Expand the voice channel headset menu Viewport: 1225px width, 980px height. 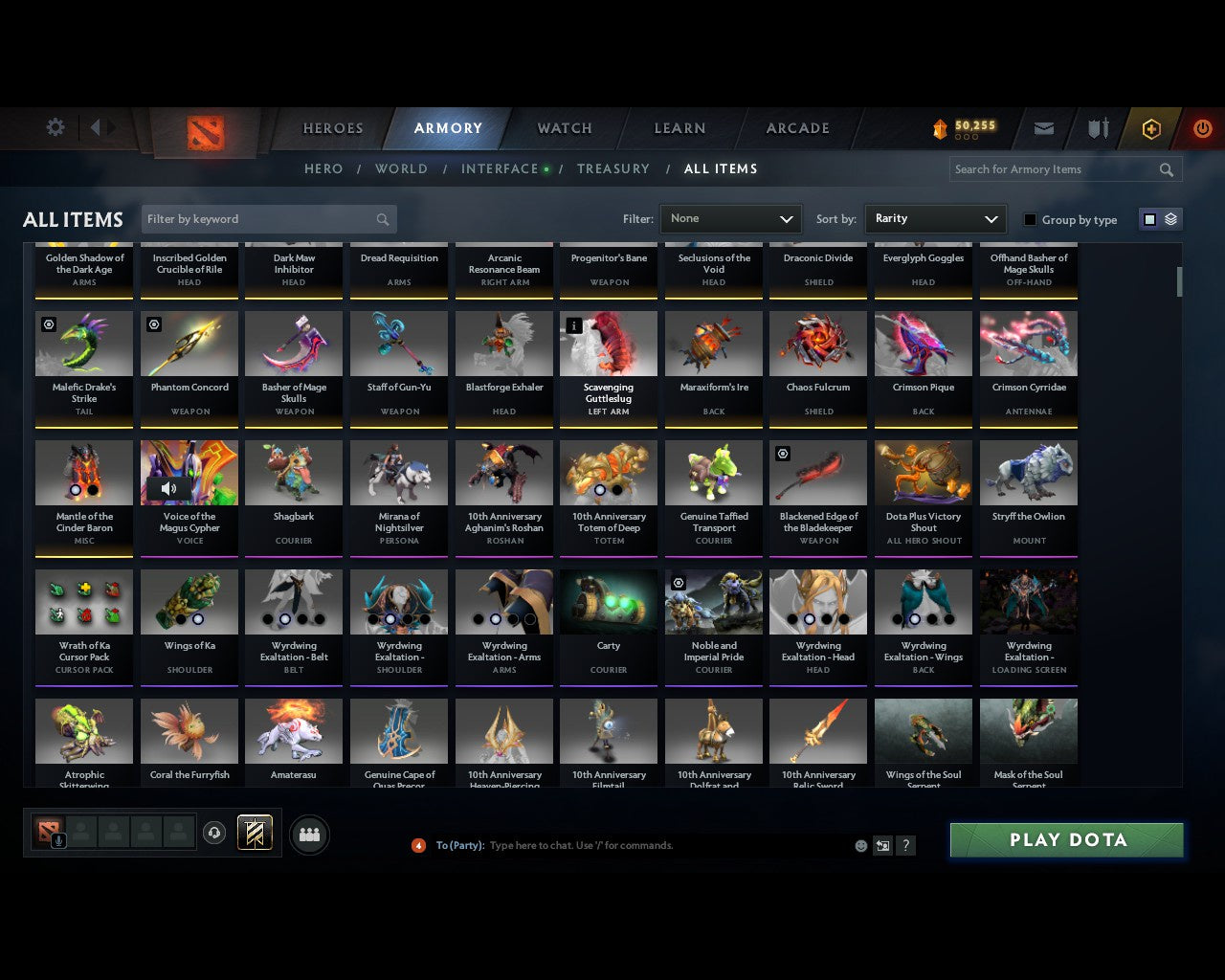[x=215, y=833]
